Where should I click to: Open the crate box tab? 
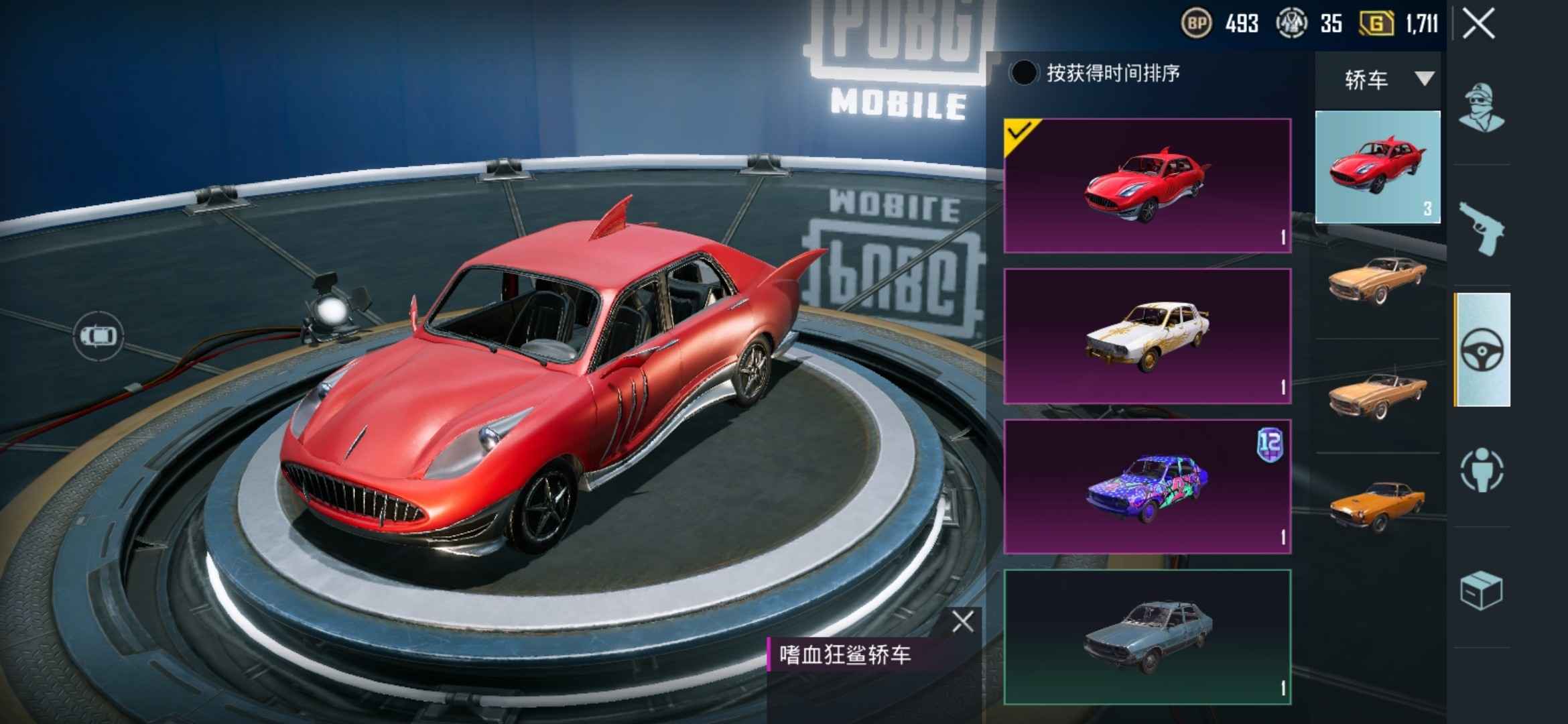point(1482,591)
